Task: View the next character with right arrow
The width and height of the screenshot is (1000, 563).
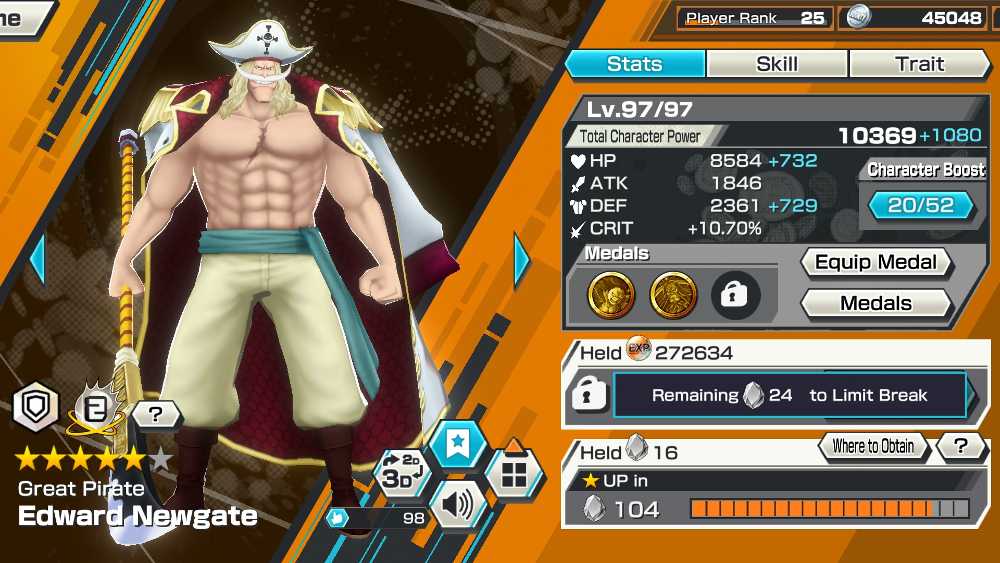Action: [x=522, y=260]
